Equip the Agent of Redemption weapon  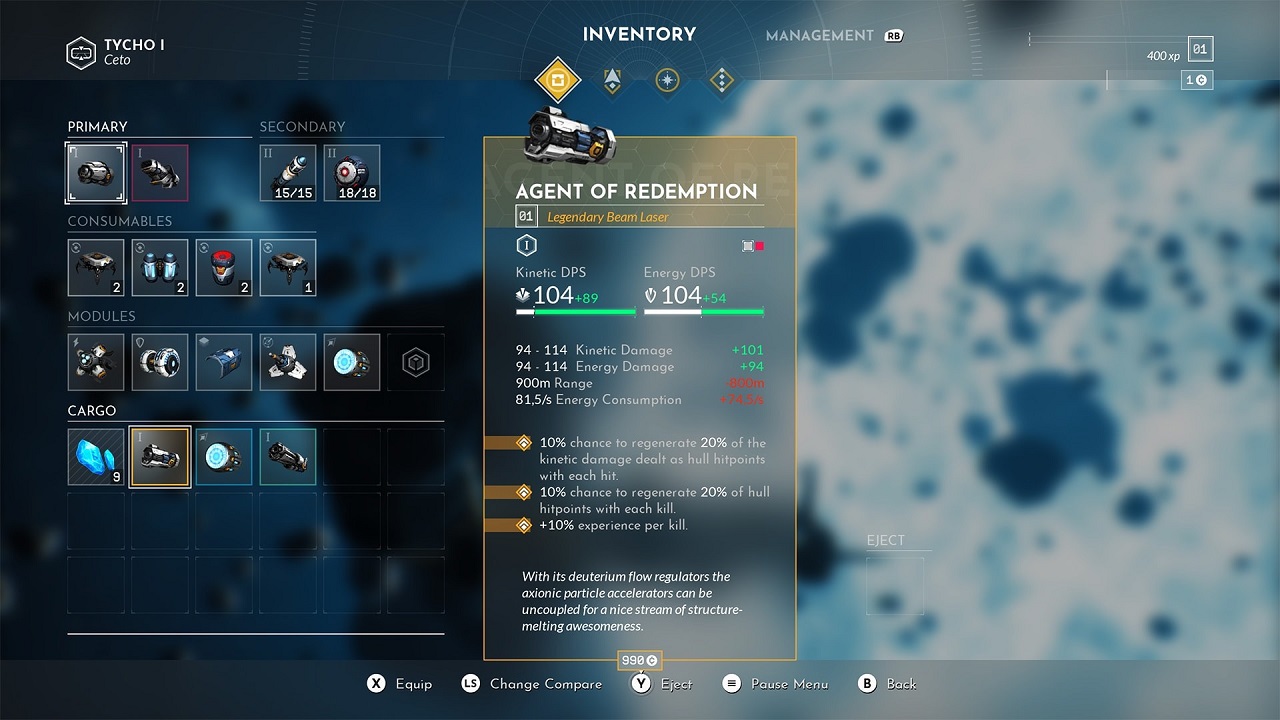pos(399,684)
